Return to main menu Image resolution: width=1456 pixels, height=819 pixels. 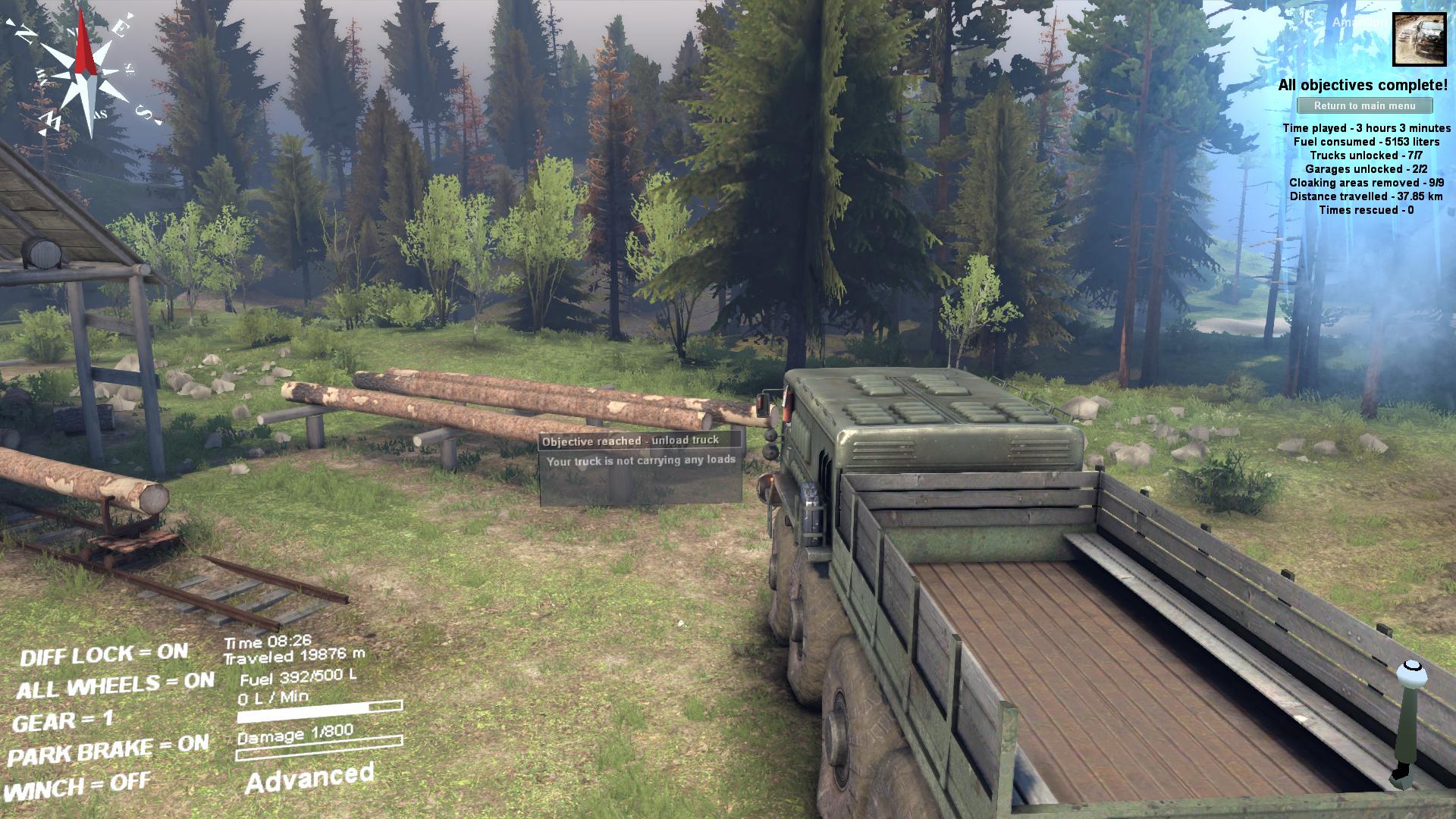(x=1364, y=105)
